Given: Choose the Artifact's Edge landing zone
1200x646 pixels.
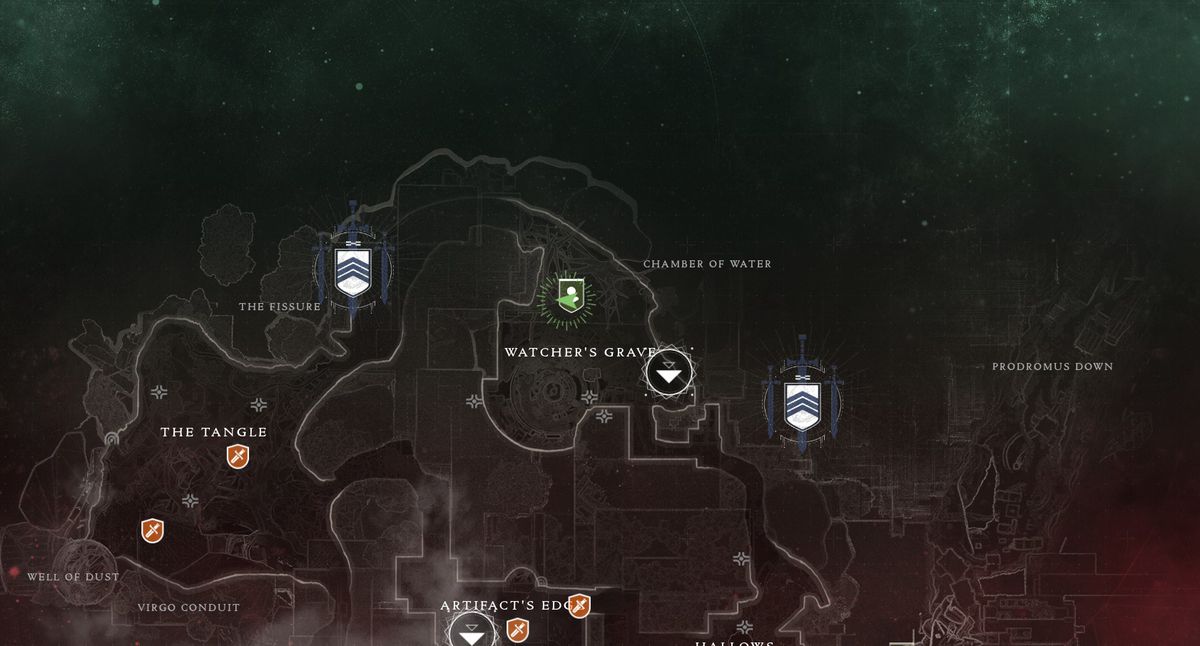Looking at the screenshot, I should [472, 633].
